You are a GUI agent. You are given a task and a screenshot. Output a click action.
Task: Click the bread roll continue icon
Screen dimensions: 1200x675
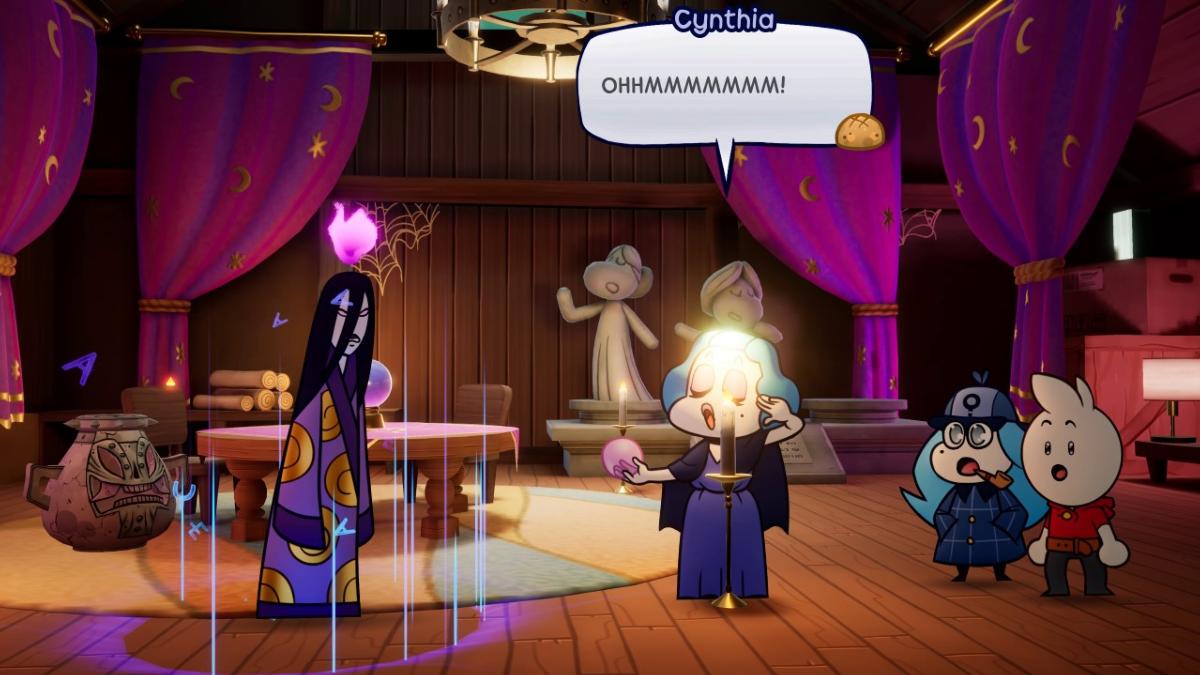(x=860, y=131)
